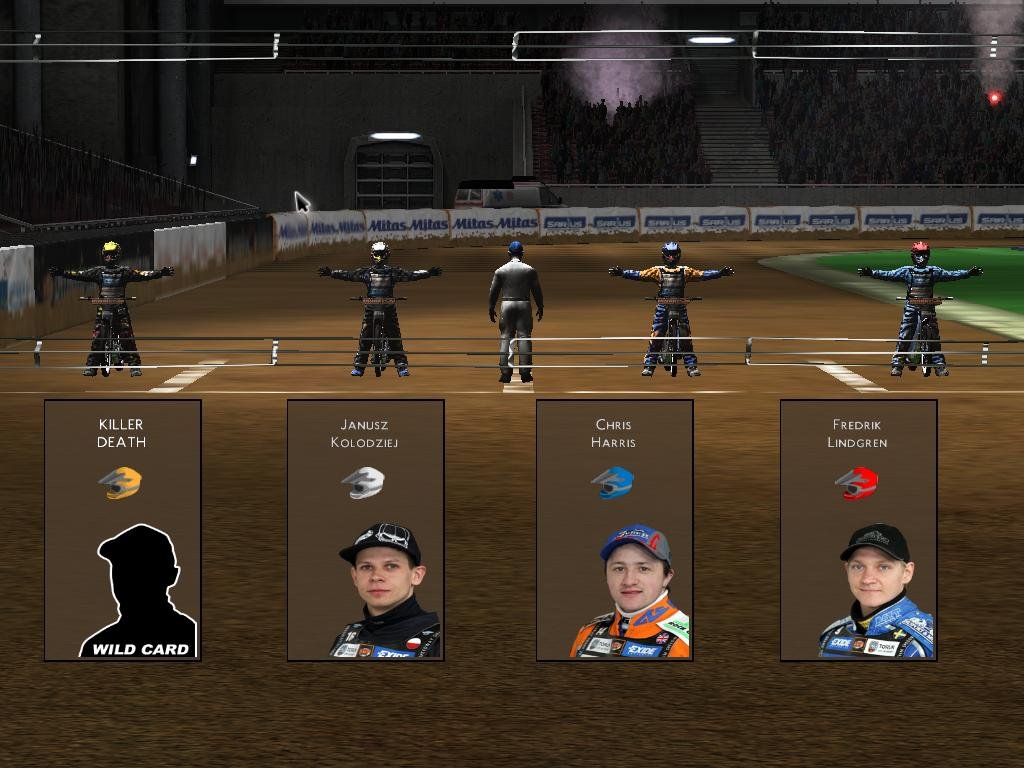
Task: Select the Killer Death wild card panel
Action: point(122,530)
